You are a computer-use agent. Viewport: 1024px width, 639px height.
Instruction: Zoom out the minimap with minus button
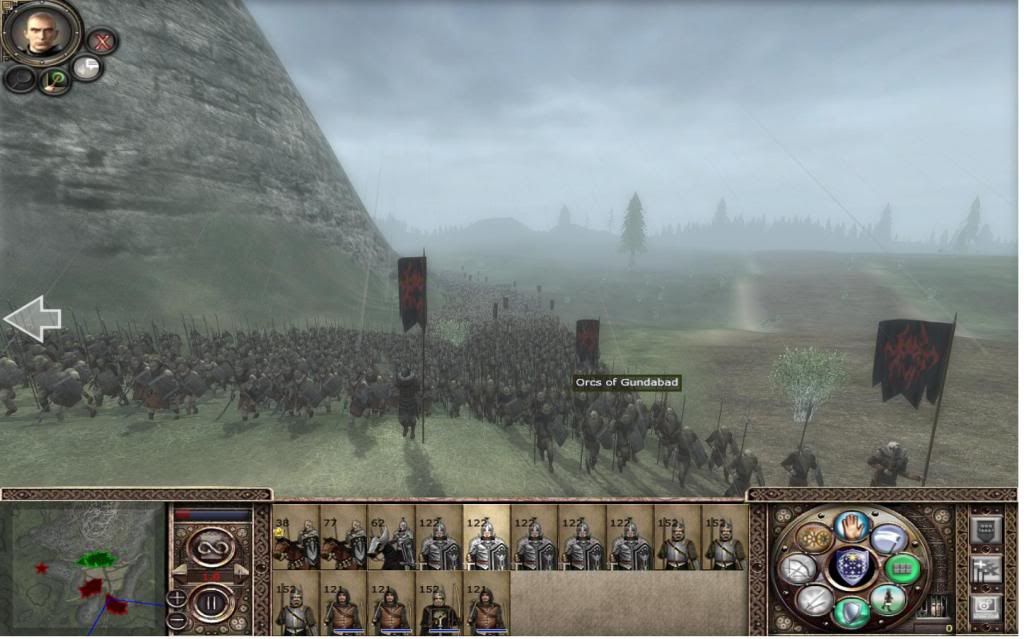tap(177, 618)
